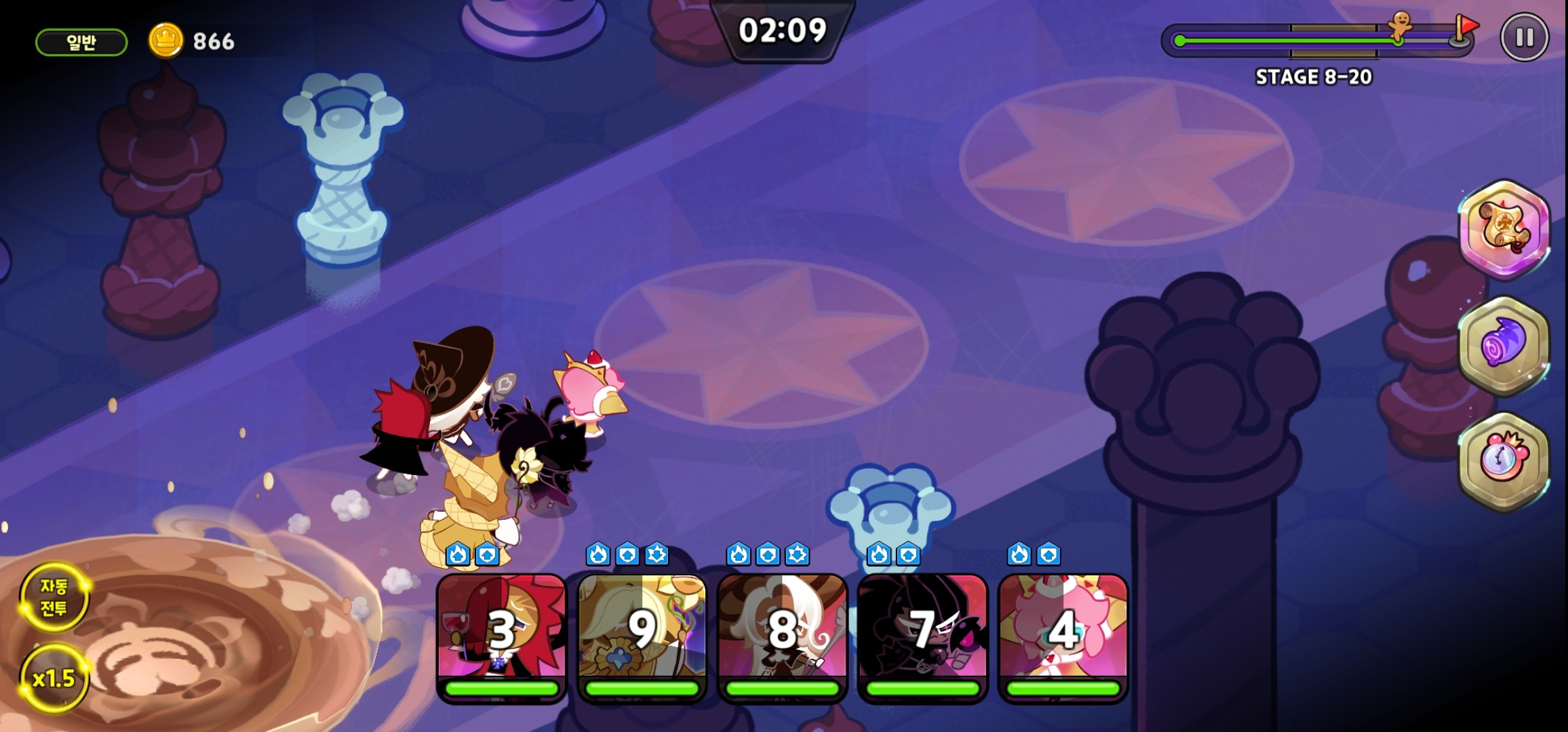This screenshot has width=1568, height=732.
Task: Pause the battle
Action: pos(1524,37)
